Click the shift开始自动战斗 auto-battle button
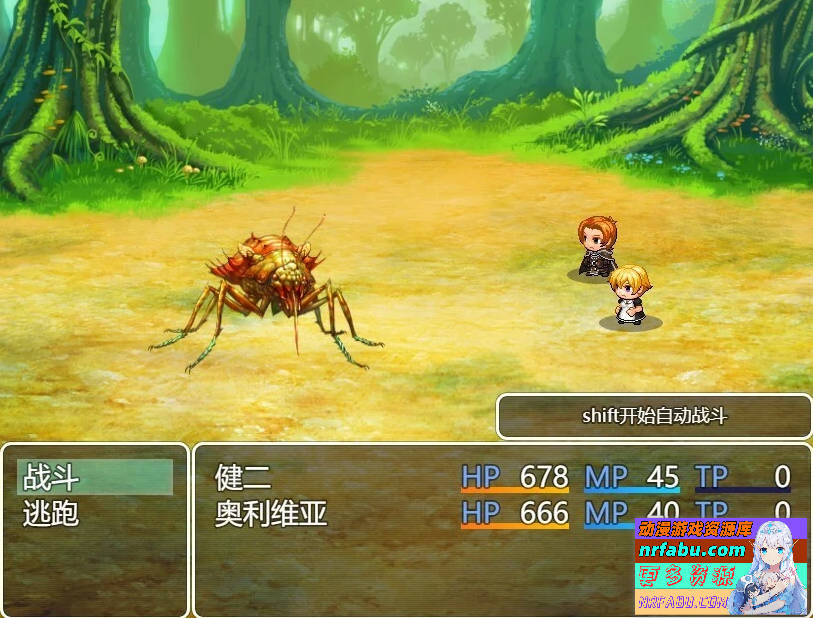813x618 pixels. [654, 416]
